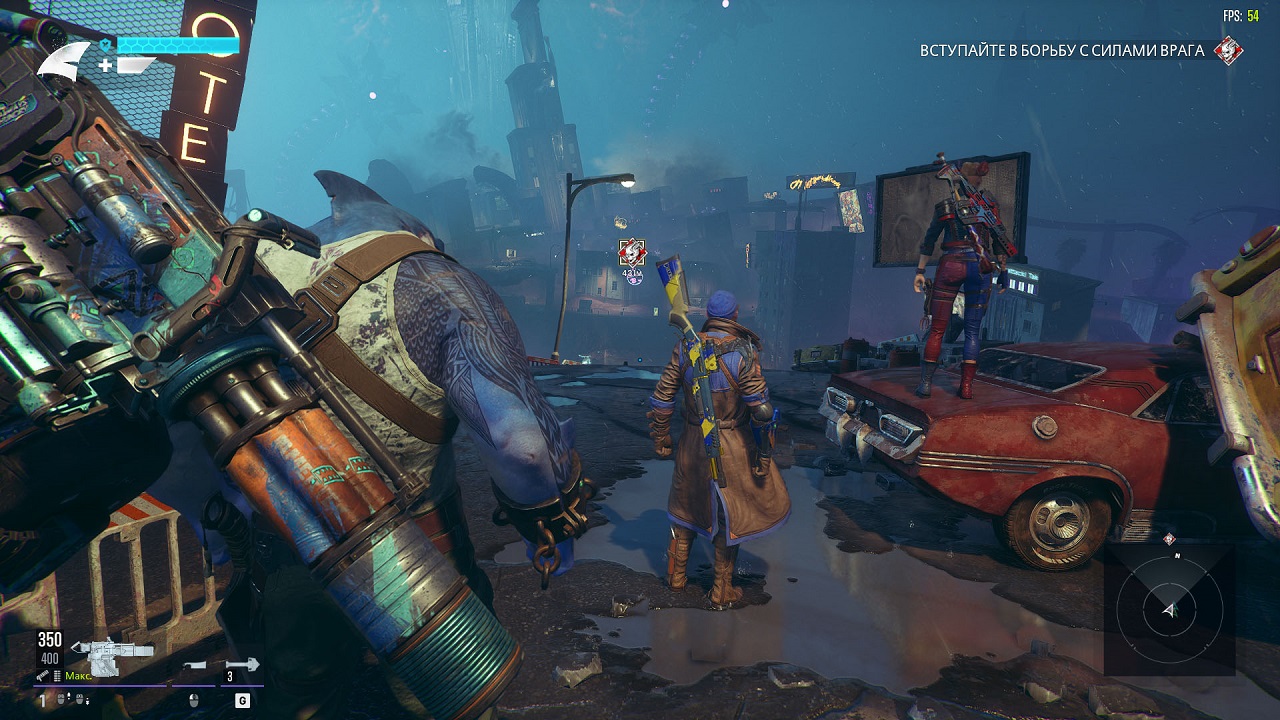Screen dimensions: 1280x720
Task: Select the 431m objective waypoint marker
Action: pyautogui.click(x=631, y=253)
